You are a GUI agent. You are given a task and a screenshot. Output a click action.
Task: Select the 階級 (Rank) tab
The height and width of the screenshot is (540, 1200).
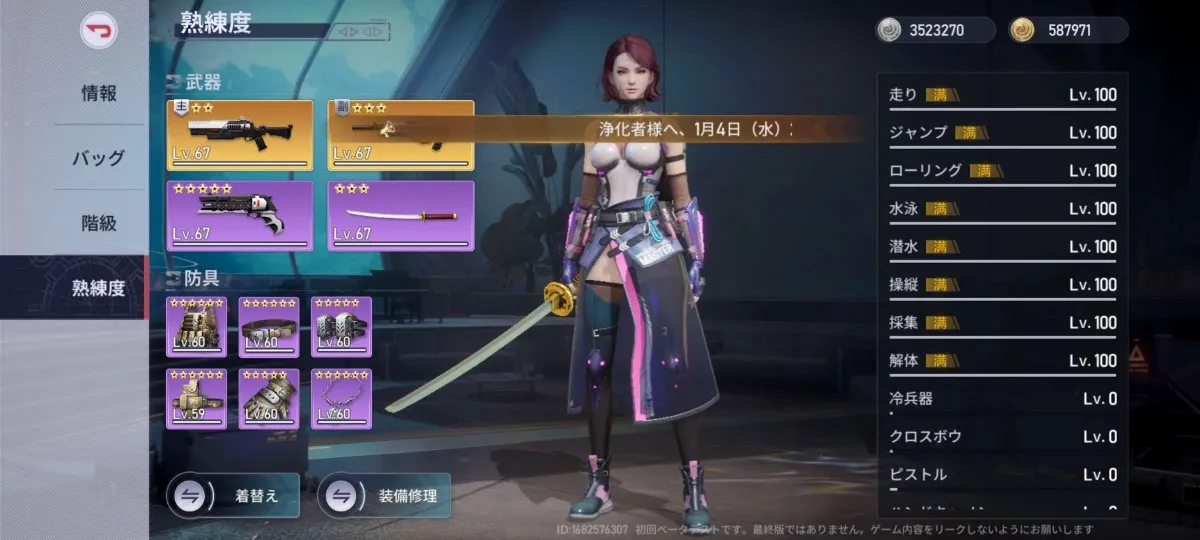[99, 223]
